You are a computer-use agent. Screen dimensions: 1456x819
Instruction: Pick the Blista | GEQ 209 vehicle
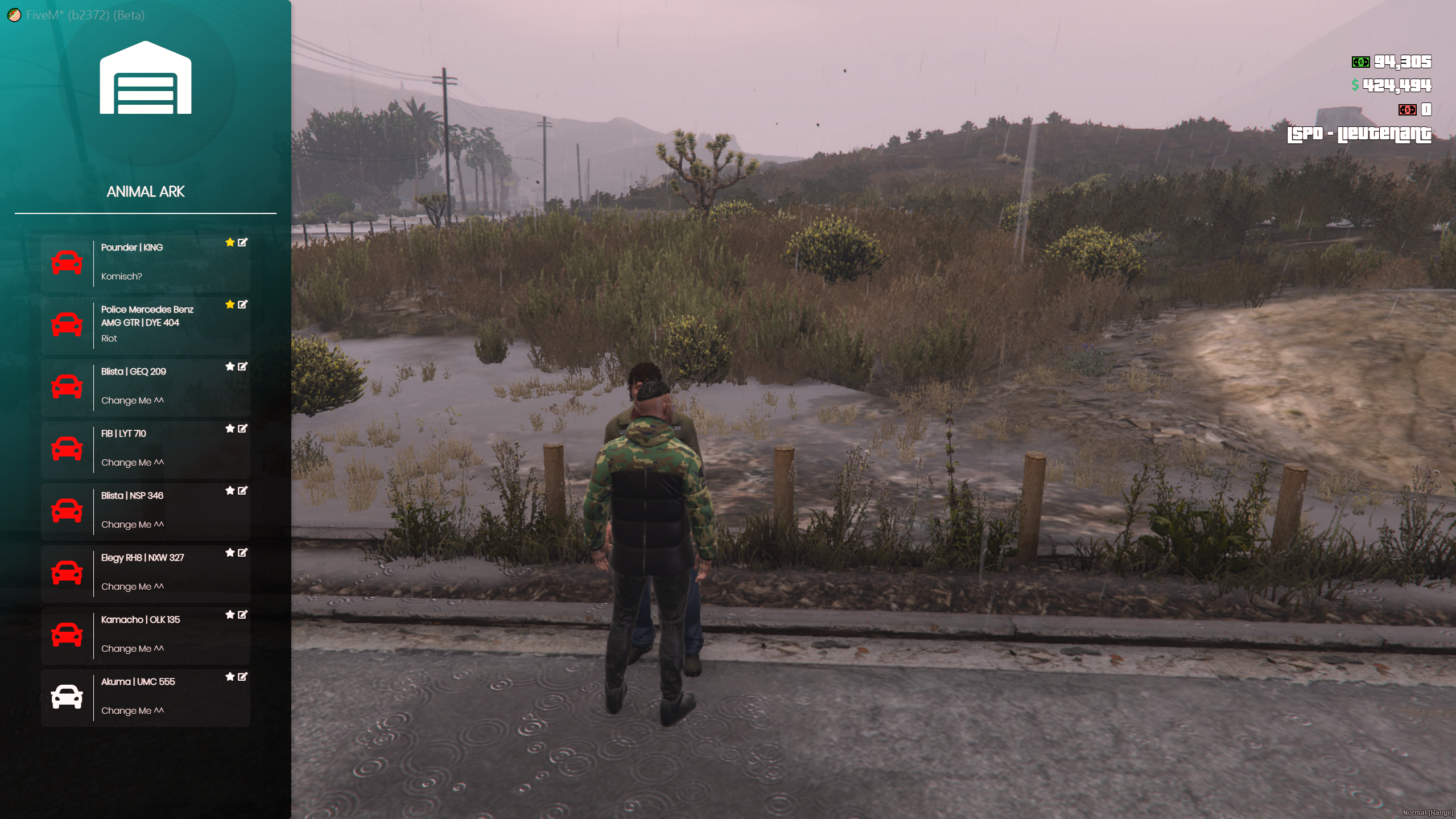(x=145, y=386)
